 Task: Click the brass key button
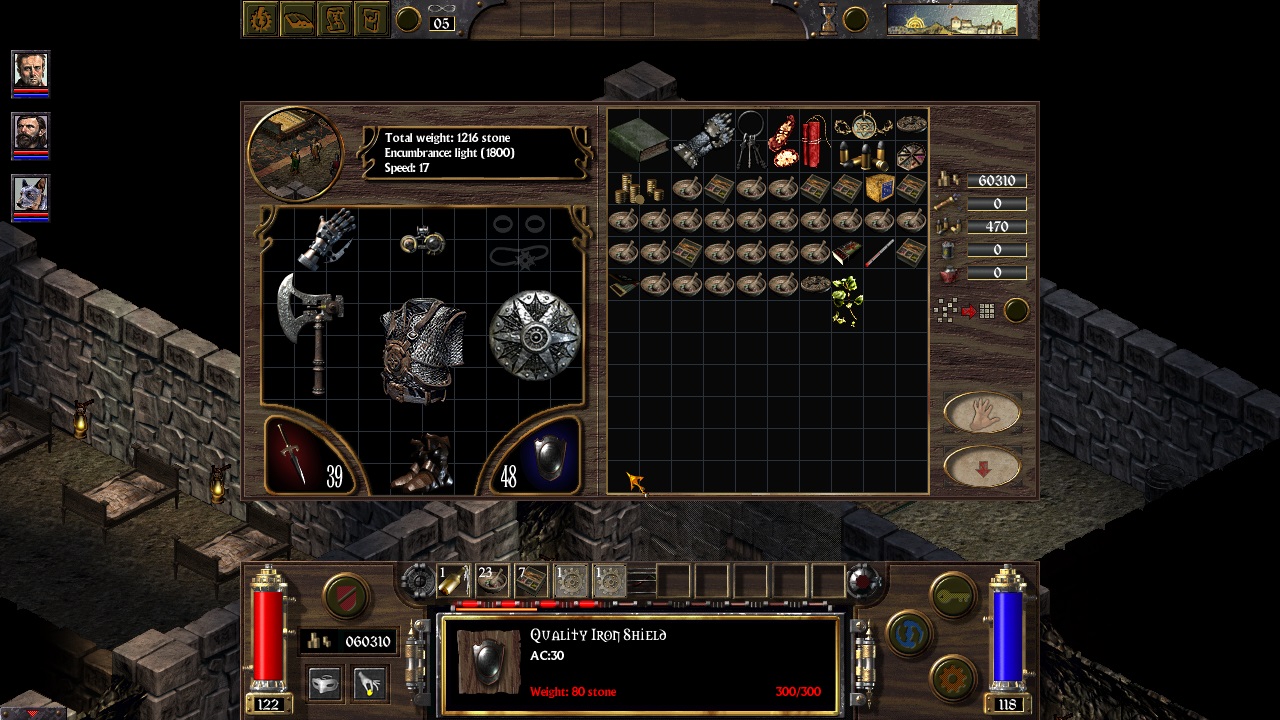pyautogui.click(x=953, y=597)
